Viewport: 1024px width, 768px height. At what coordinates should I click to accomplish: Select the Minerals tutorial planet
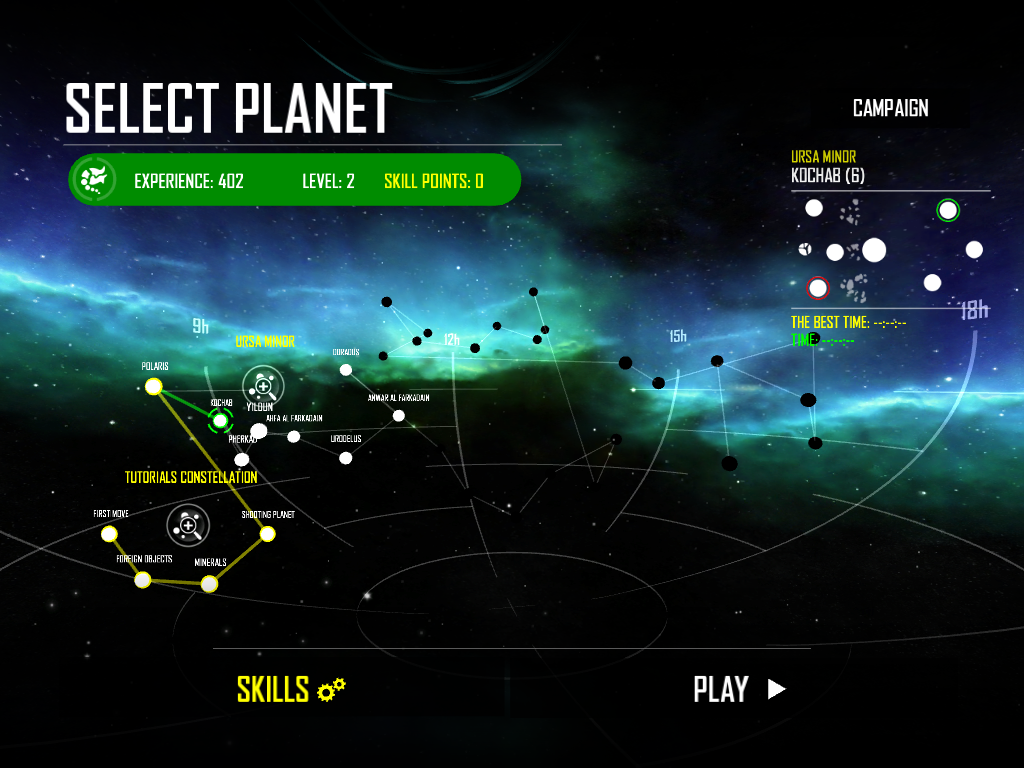point(209,583)
